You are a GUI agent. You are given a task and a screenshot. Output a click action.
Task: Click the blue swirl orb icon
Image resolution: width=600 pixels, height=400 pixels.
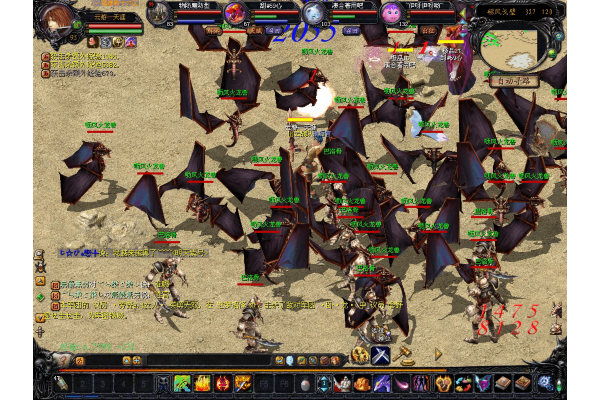click(545, 383)
